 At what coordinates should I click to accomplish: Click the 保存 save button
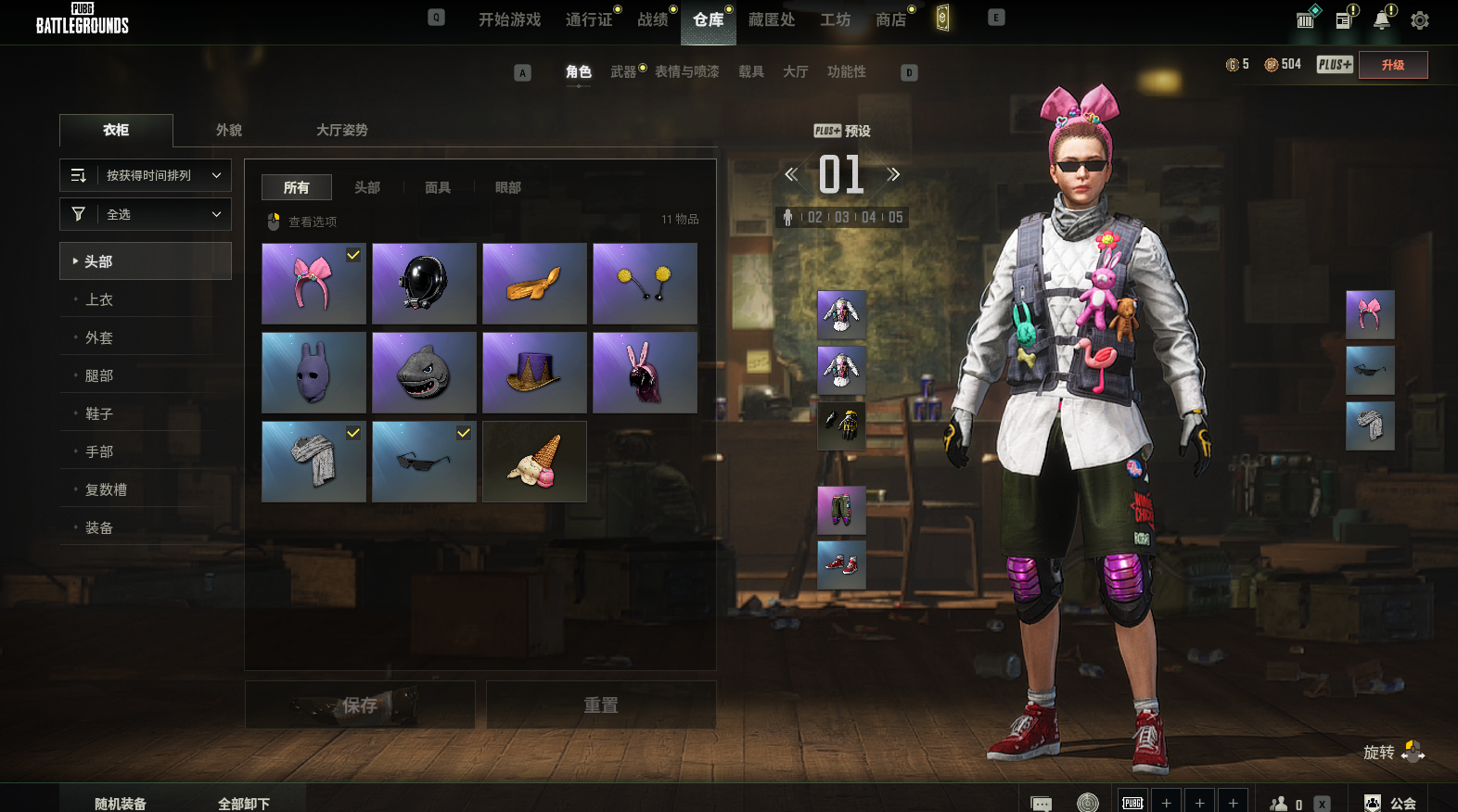click(x=360, y=705)
